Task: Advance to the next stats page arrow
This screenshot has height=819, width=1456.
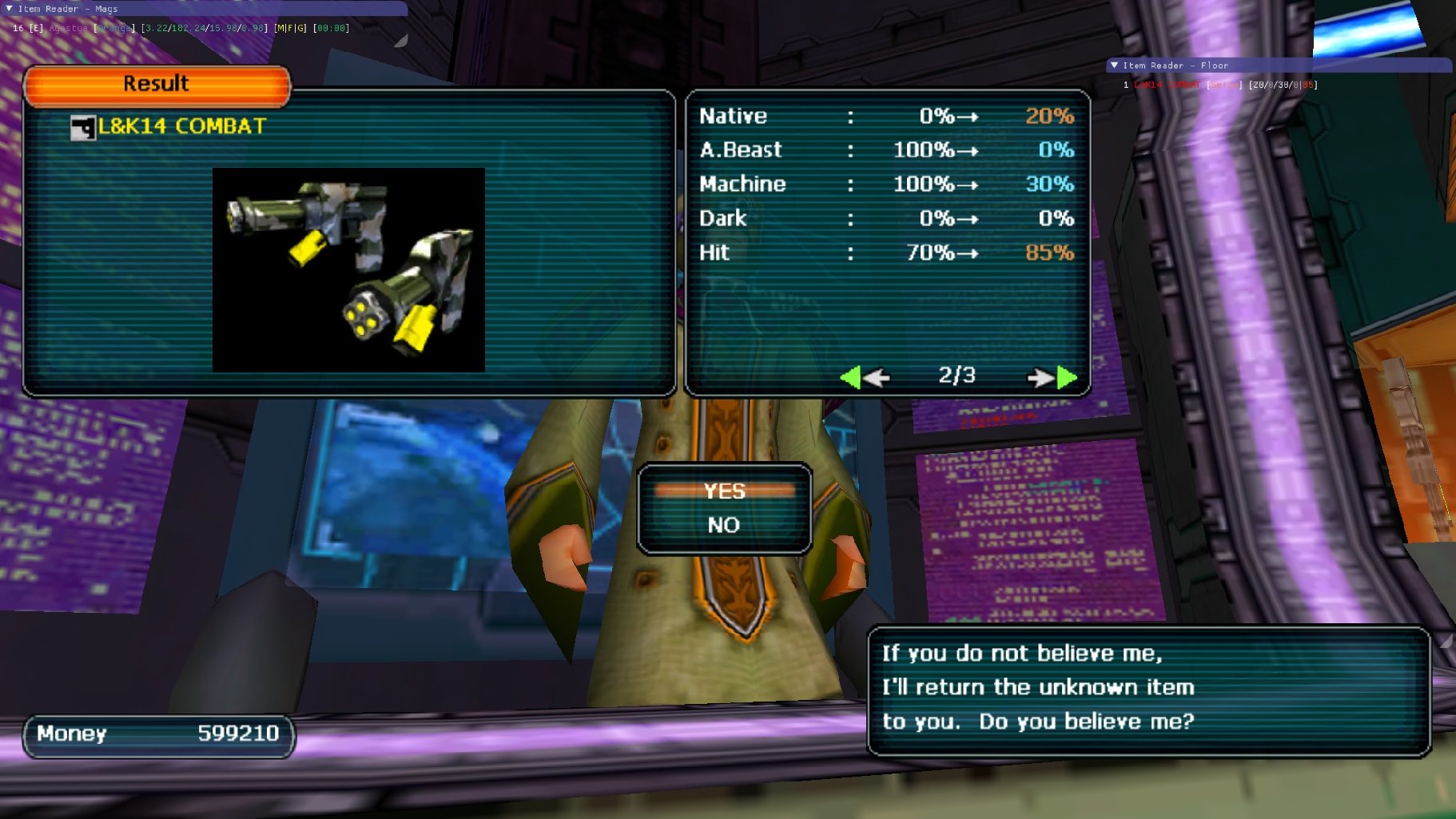Action: pyautogui.click(x=1052, y=377)
